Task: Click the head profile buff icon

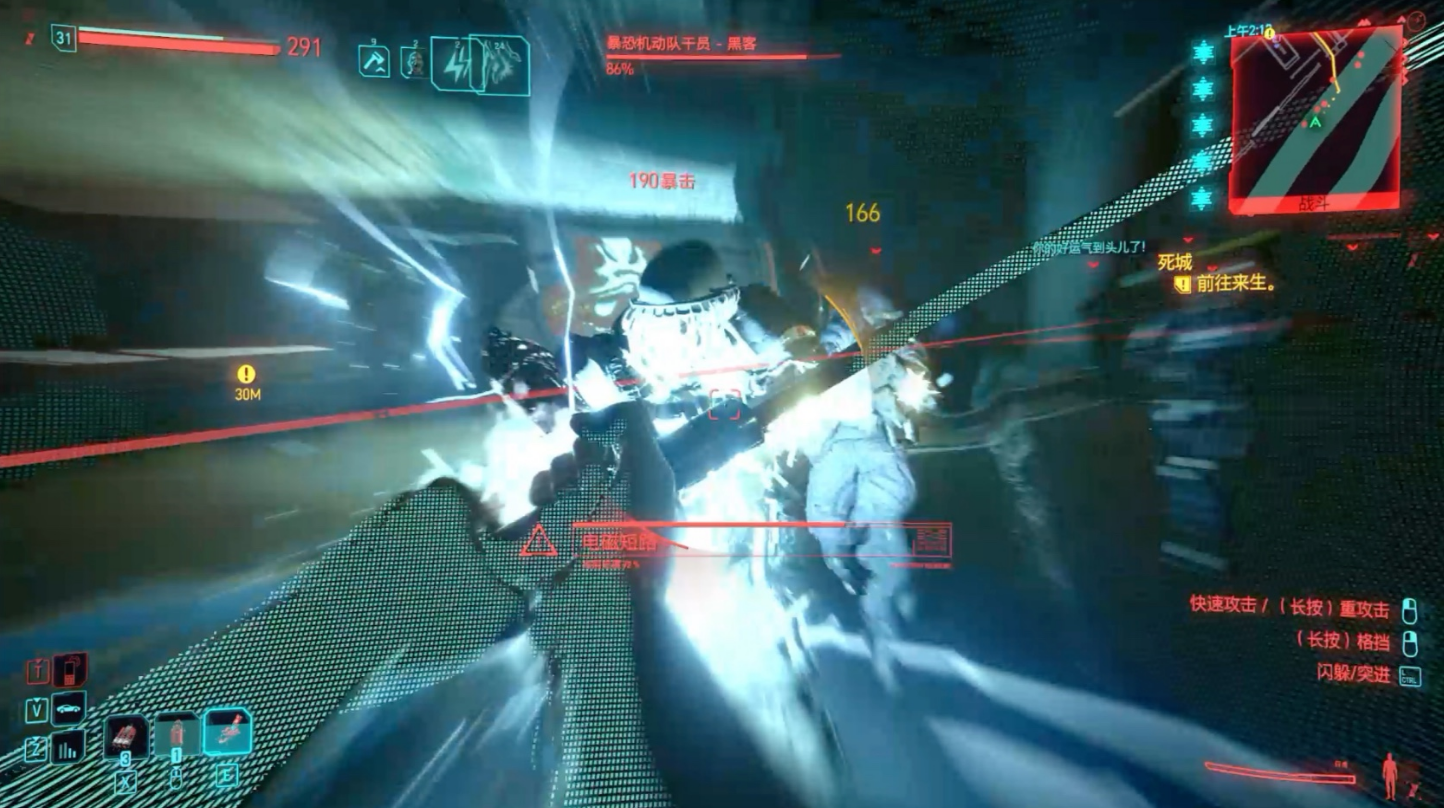Action: [413, 62]
